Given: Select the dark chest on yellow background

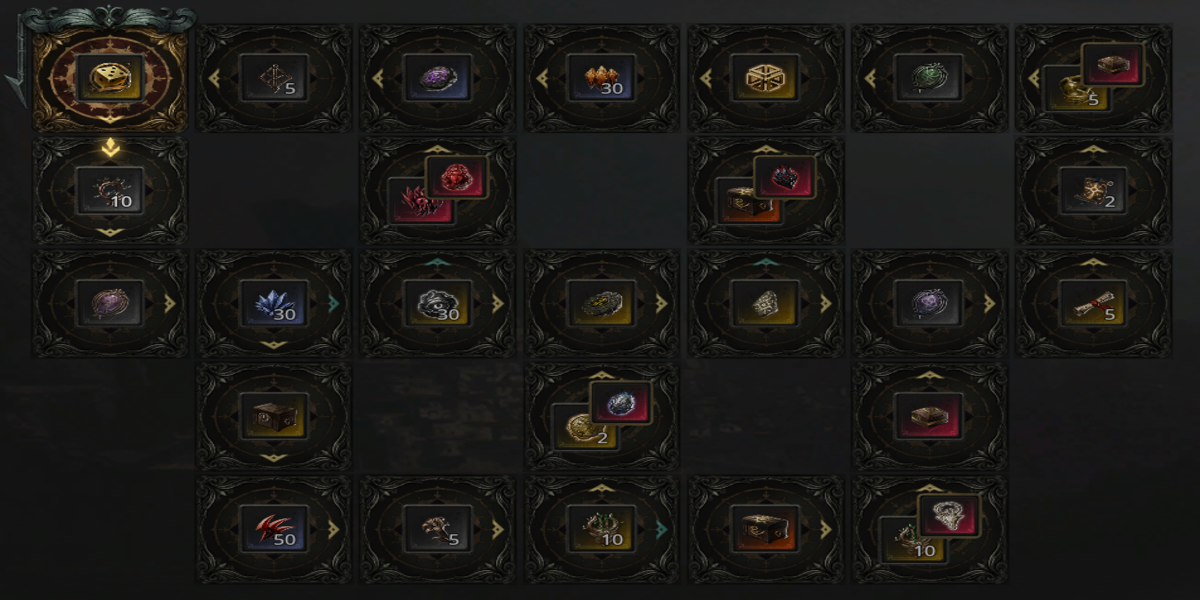Looking at the screenshot, I should pyautogui.click(x=274, y=415).
